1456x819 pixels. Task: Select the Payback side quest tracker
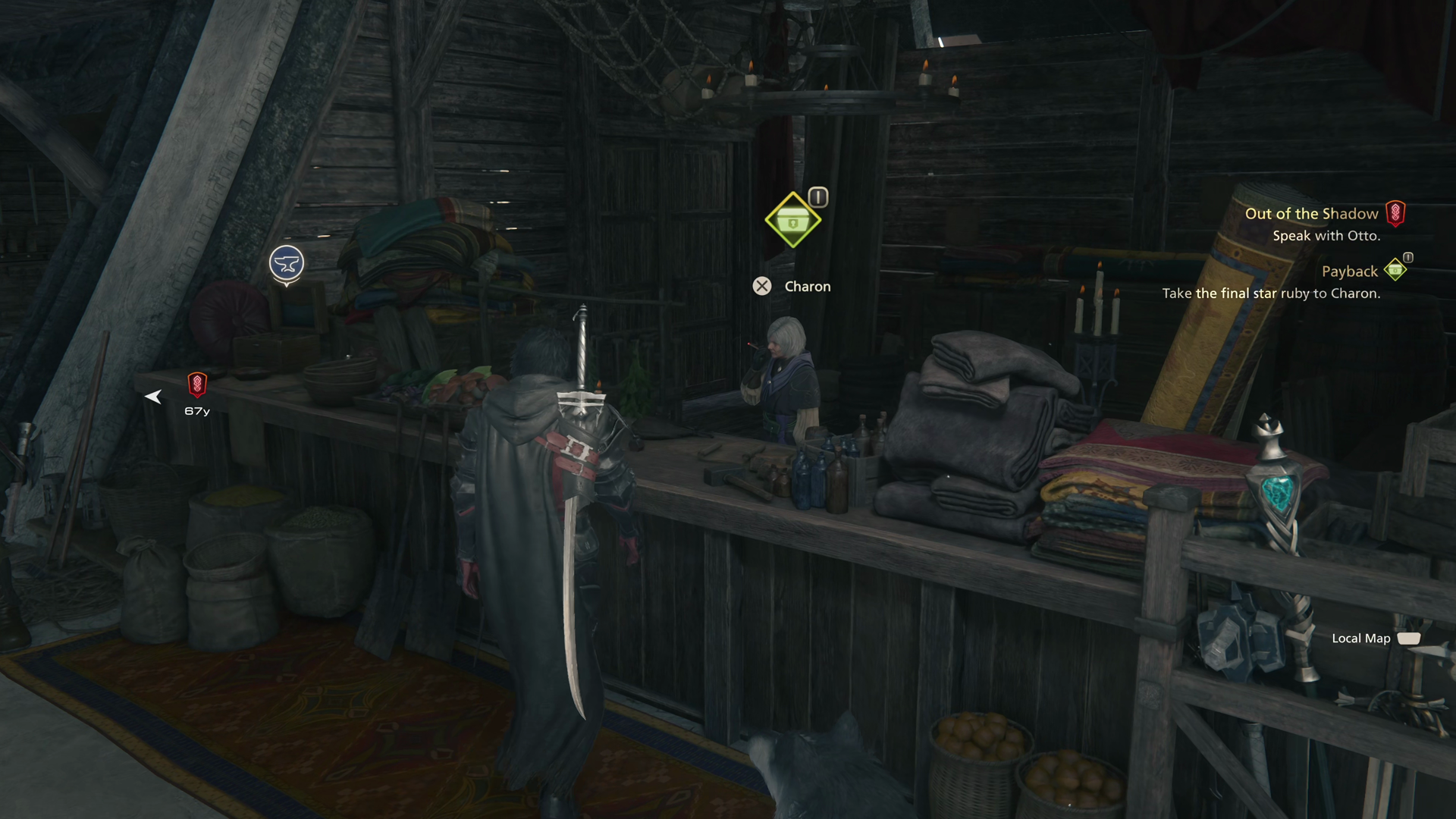point(1349,271)
